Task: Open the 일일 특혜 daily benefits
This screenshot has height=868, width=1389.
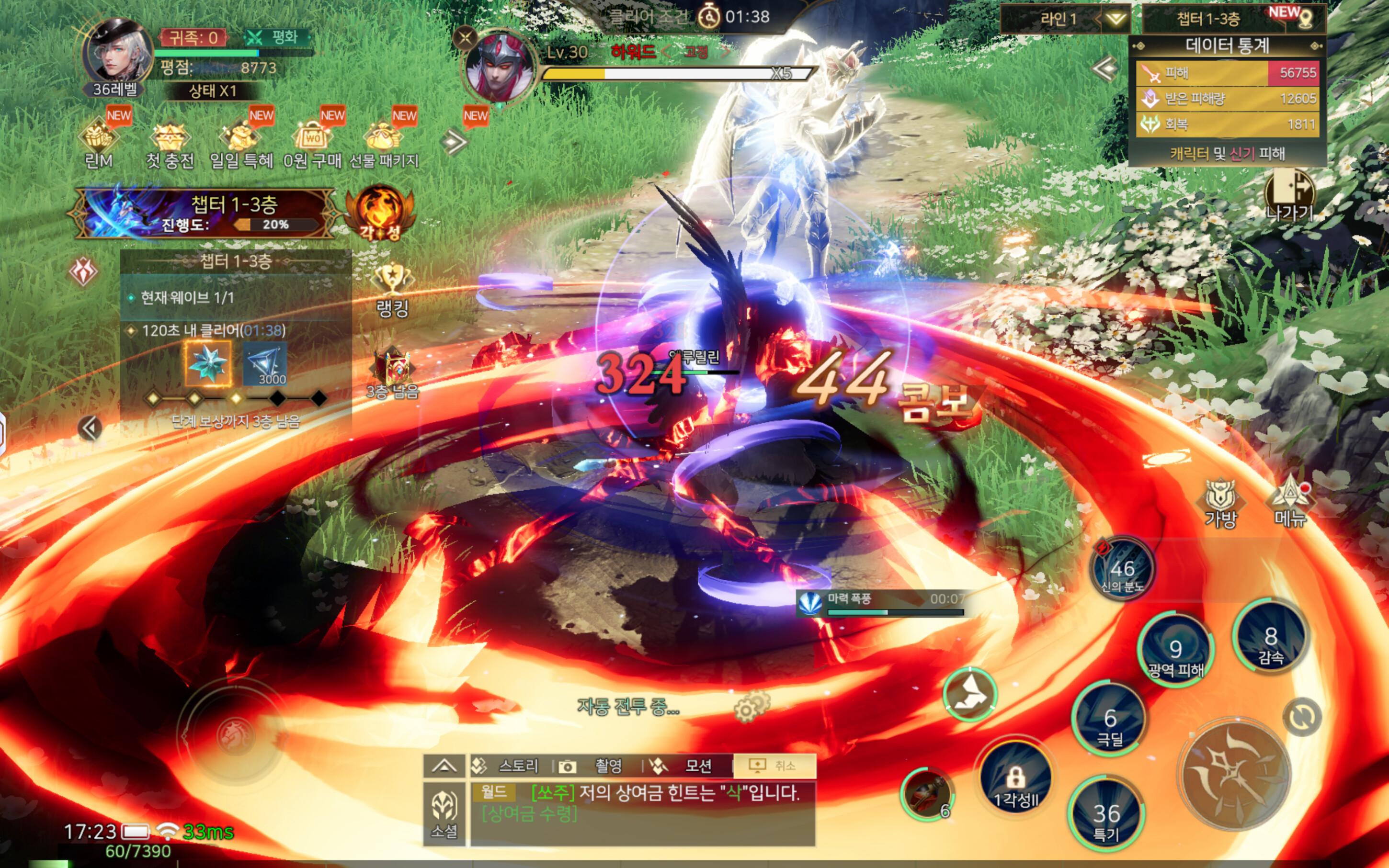Action: [241, 144]
